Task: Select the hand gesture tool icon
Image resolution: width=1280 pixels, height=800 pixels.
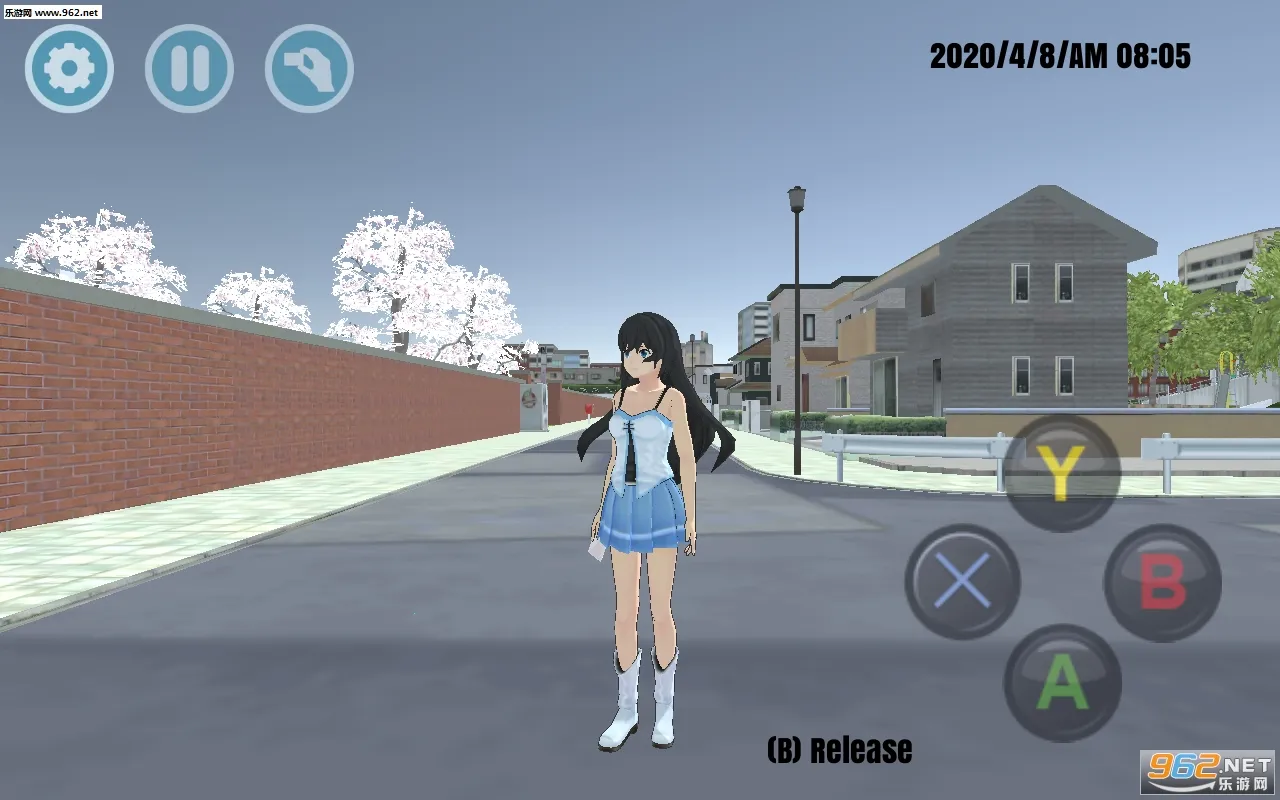Action: tap(308, 68)
